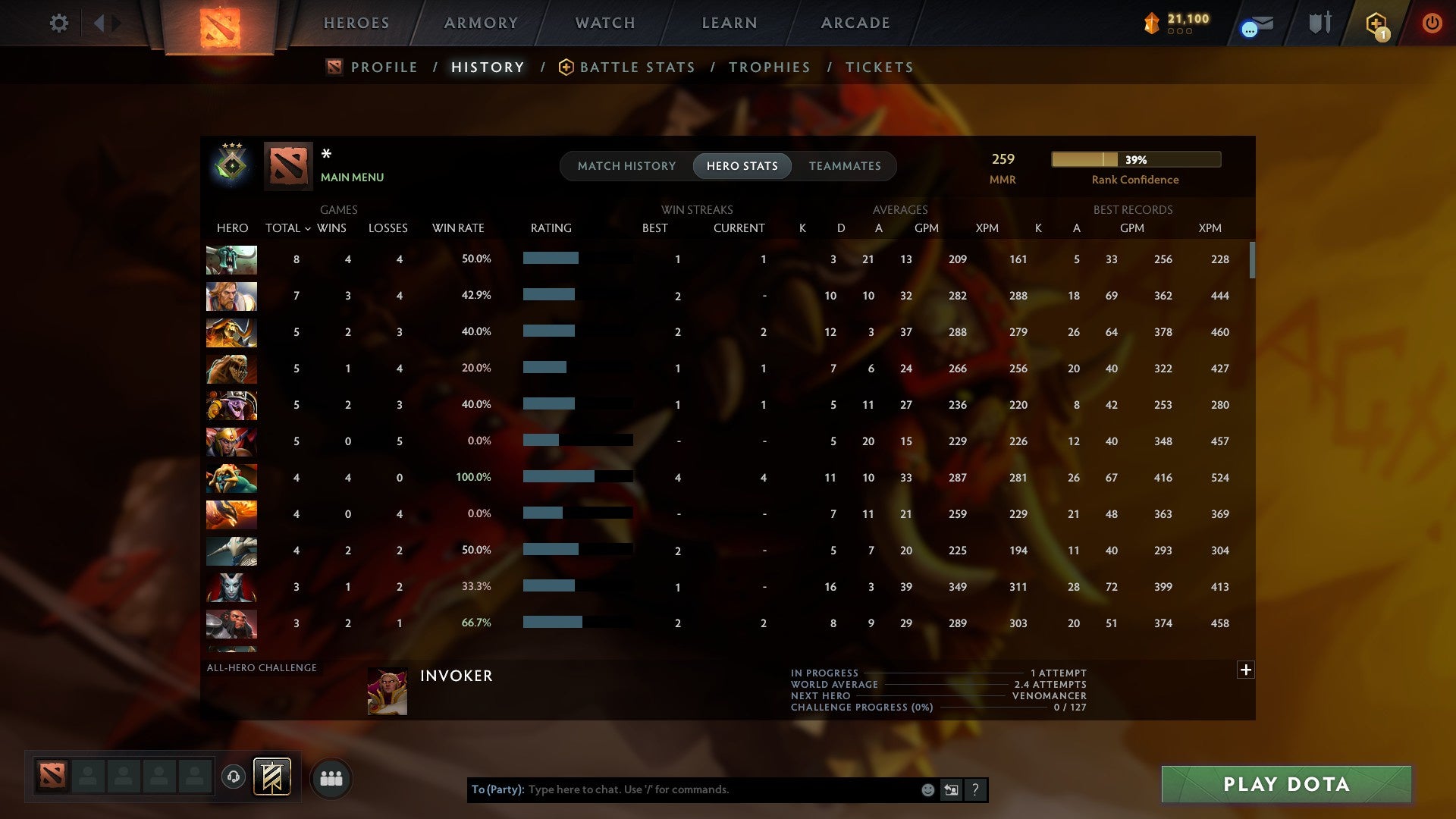
Task: Toggle party voice chat with the headset icon
Action: point(233,777)
